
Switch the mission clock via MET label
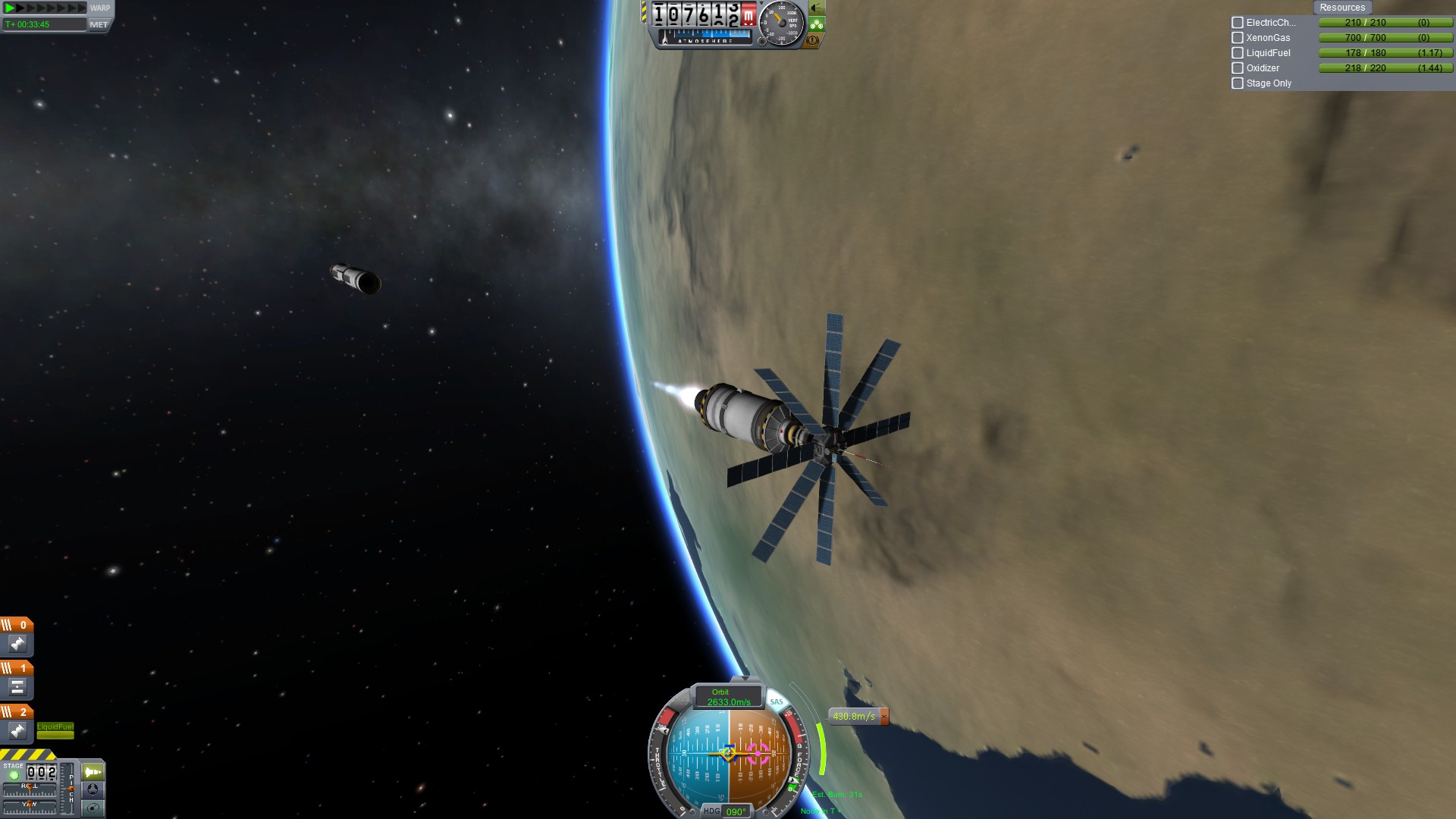99,24
